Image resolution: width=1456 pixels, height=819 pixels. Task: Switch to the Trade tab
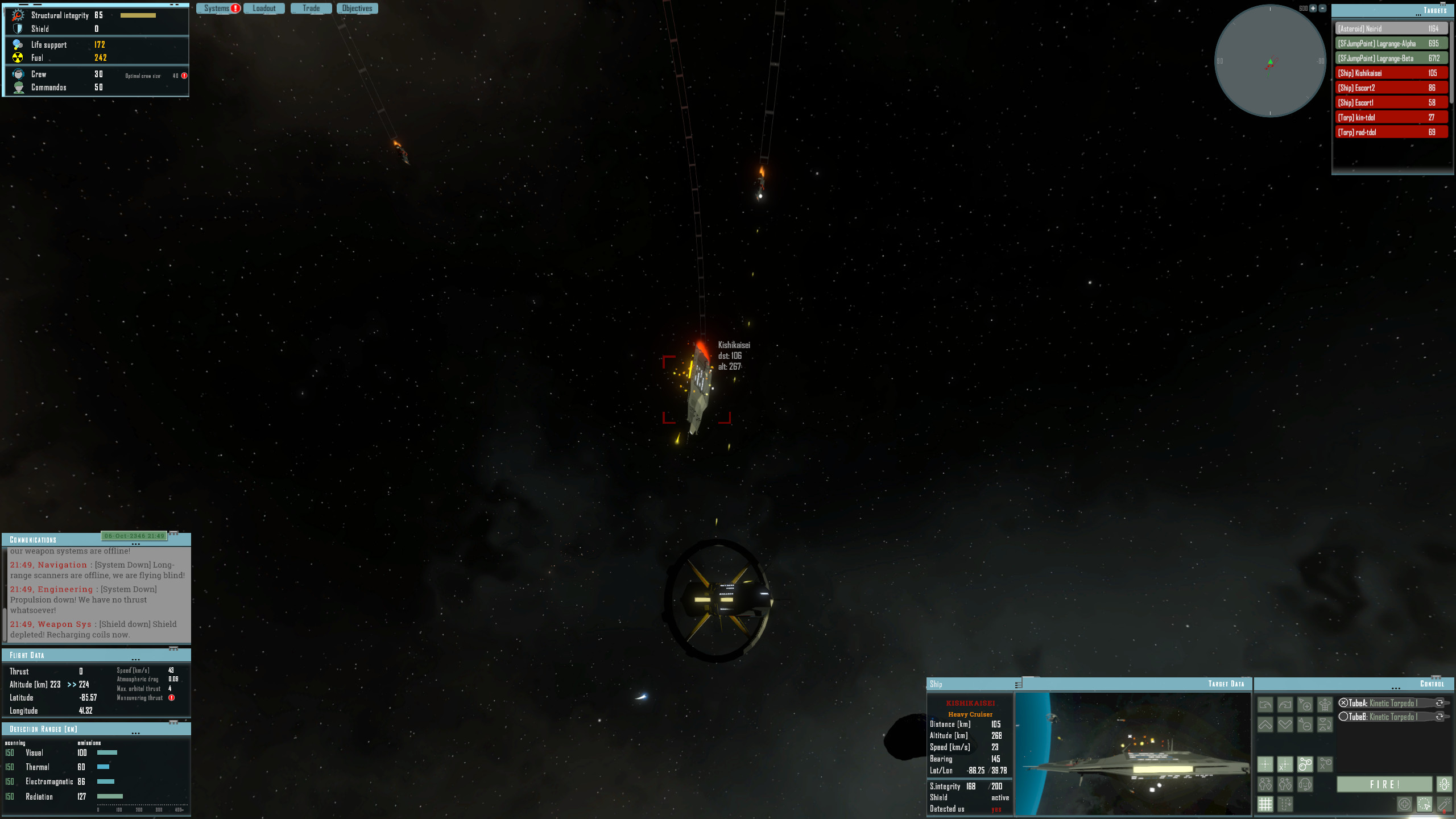click(x=311, y=8)
